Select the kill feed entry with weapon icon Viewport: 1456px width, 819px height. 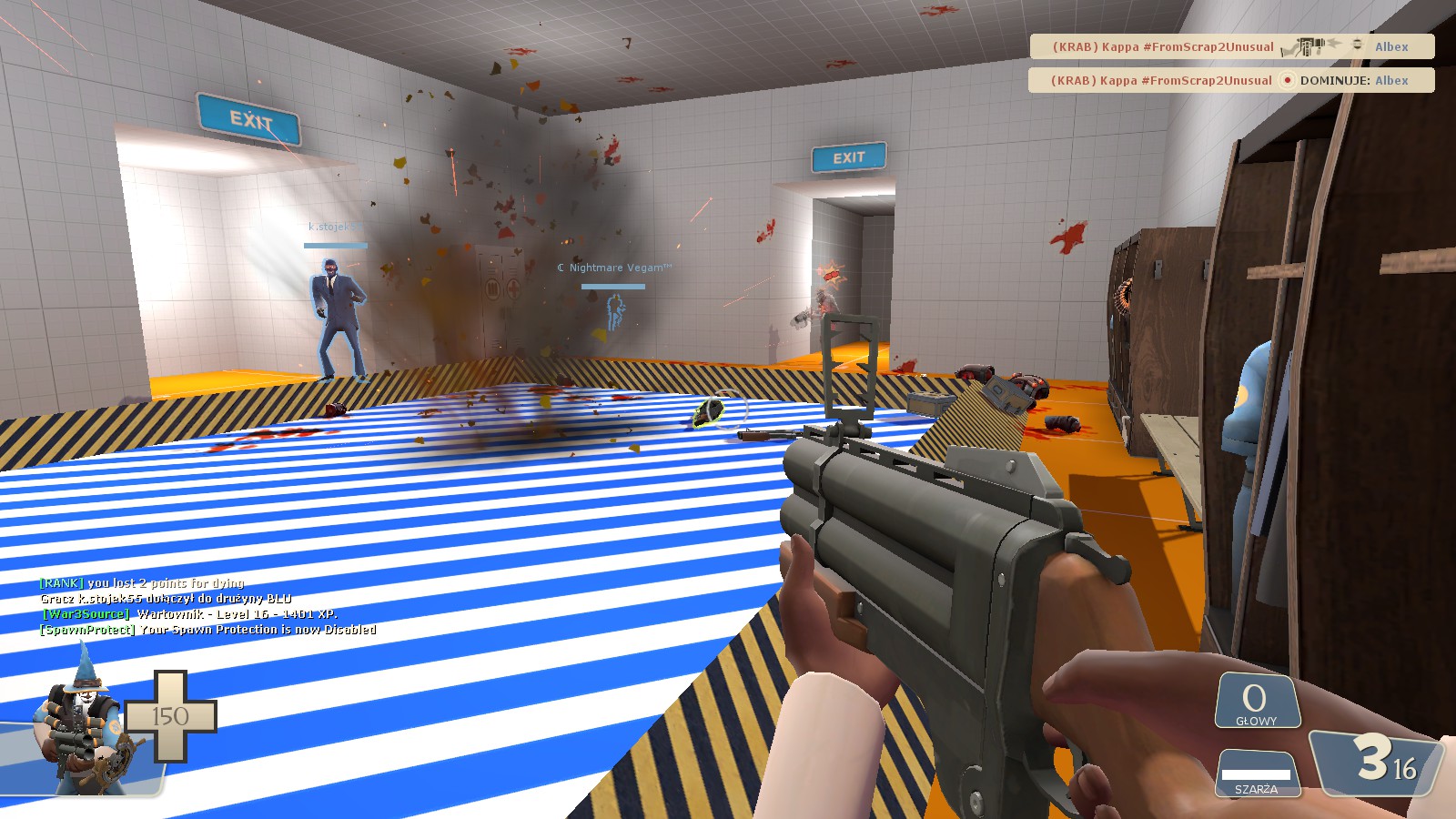(x=1231, y=46)
